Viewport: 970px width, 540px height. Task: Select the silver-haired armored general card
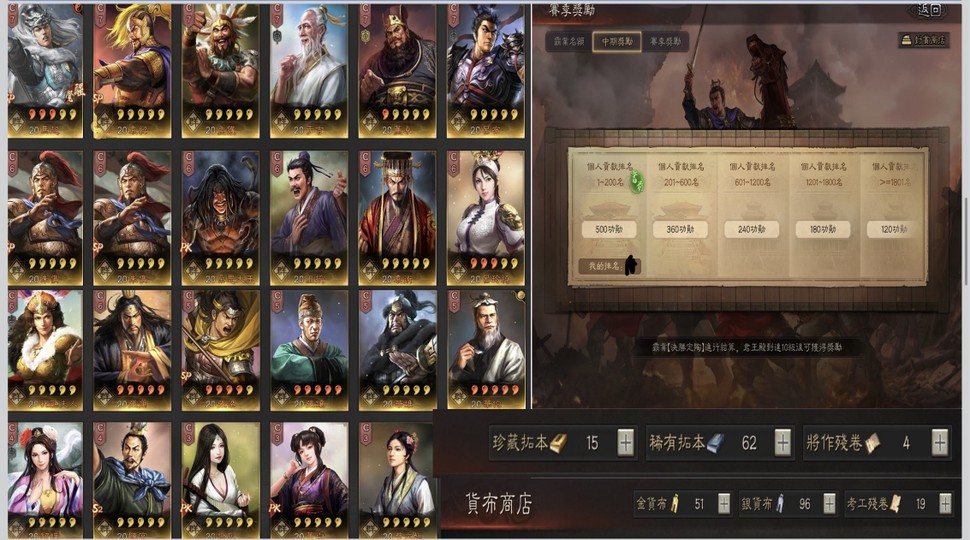(45, 68)
